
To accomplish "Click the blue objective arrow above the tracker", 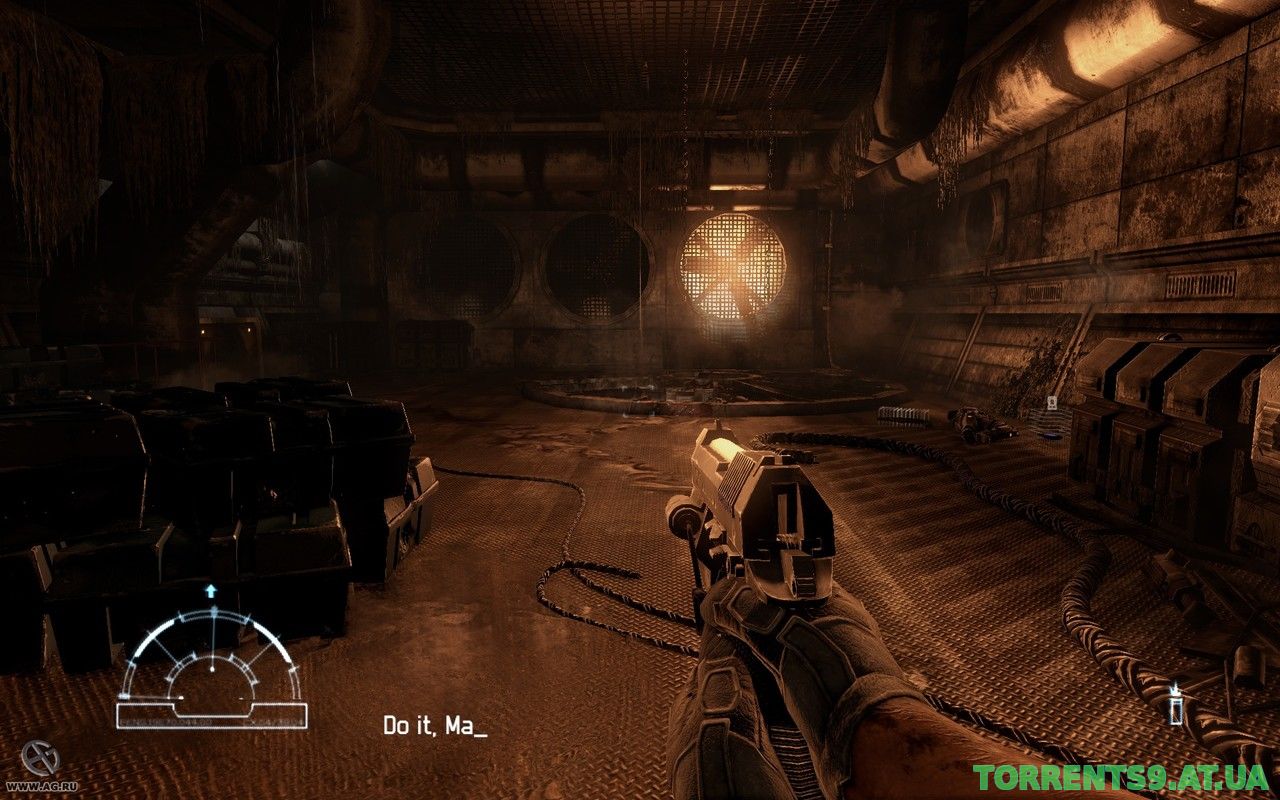I will pos(211,591).
